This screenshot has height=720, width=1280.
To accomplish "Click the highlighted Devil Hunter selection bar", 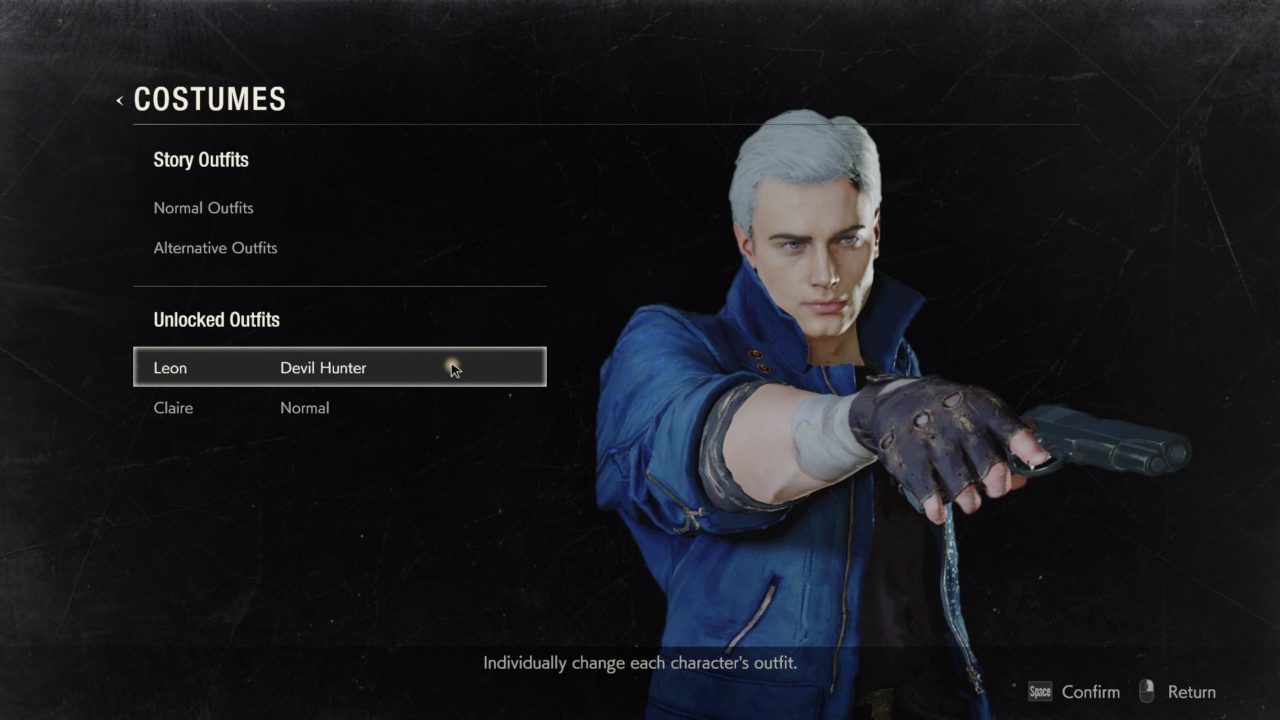I will point(340,367).
